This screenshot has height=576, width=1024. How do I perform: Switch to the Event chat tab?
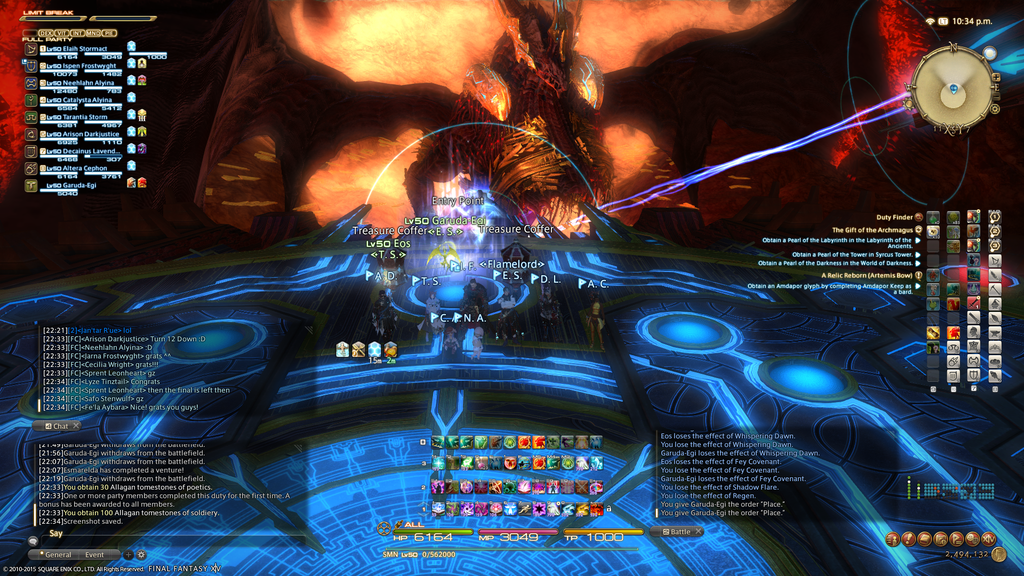click(x=95, y=554)
